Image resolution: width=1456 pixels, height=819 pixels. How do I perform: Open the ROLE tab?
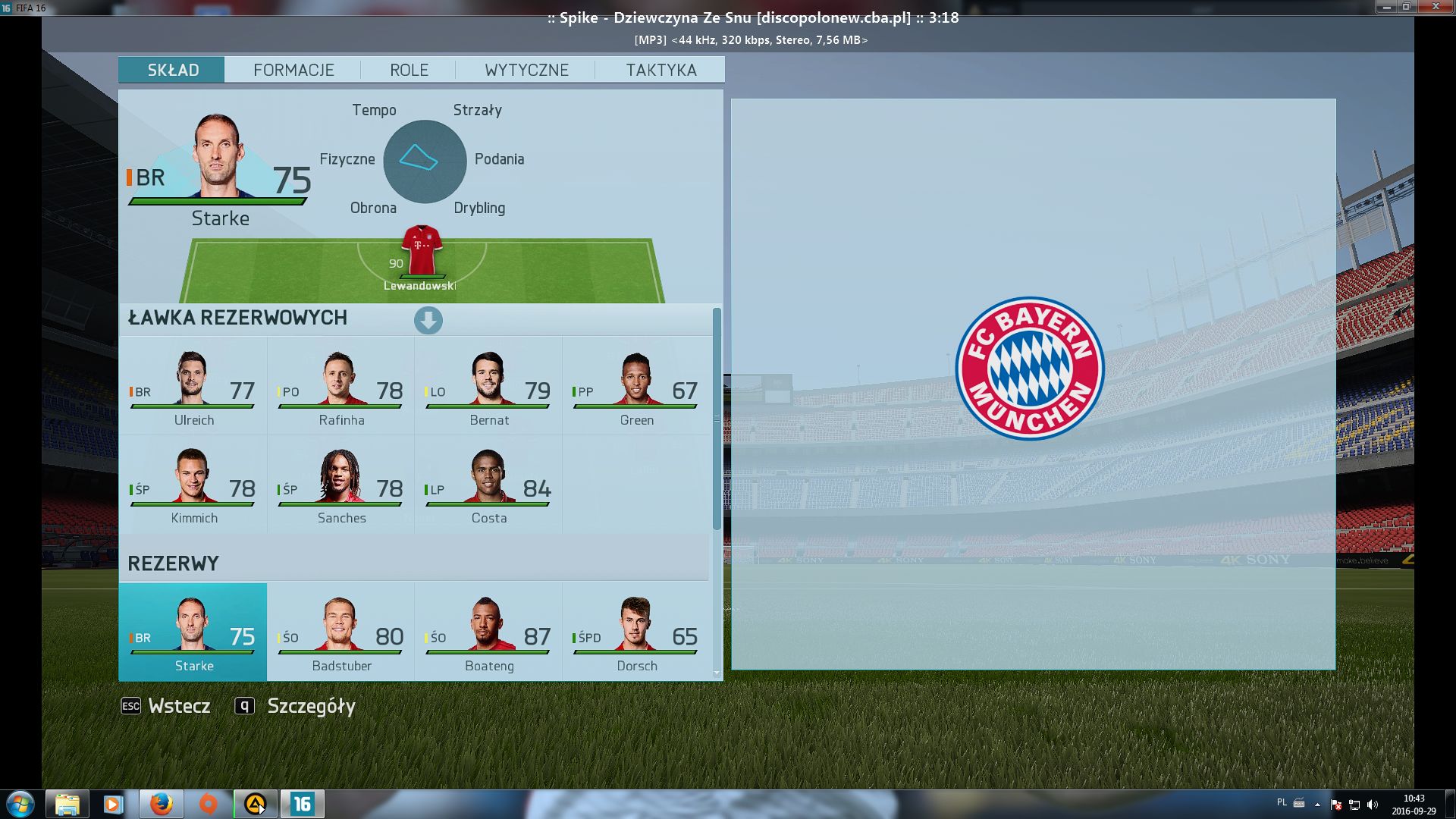click(409, 70)
